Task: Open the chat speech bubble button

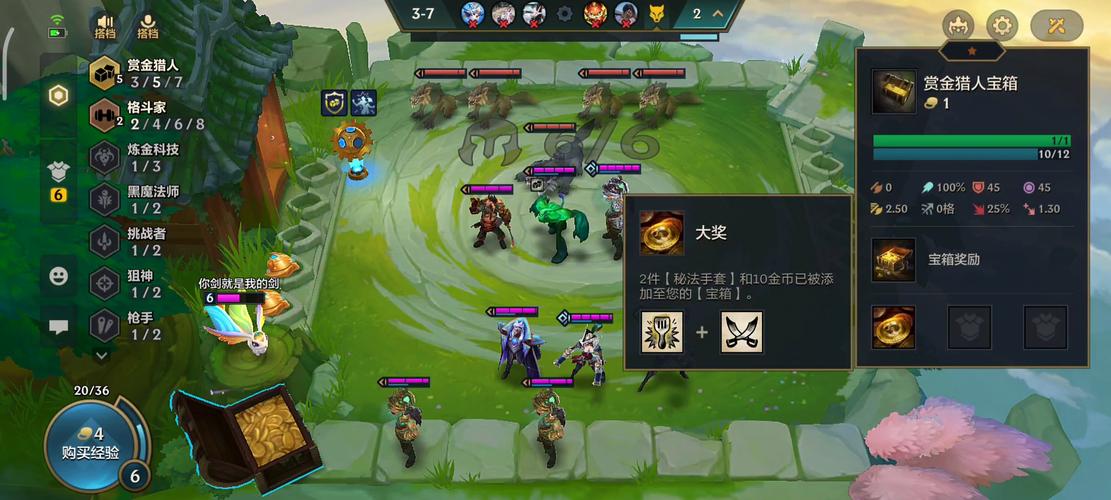Action: [x=59, y=326]
